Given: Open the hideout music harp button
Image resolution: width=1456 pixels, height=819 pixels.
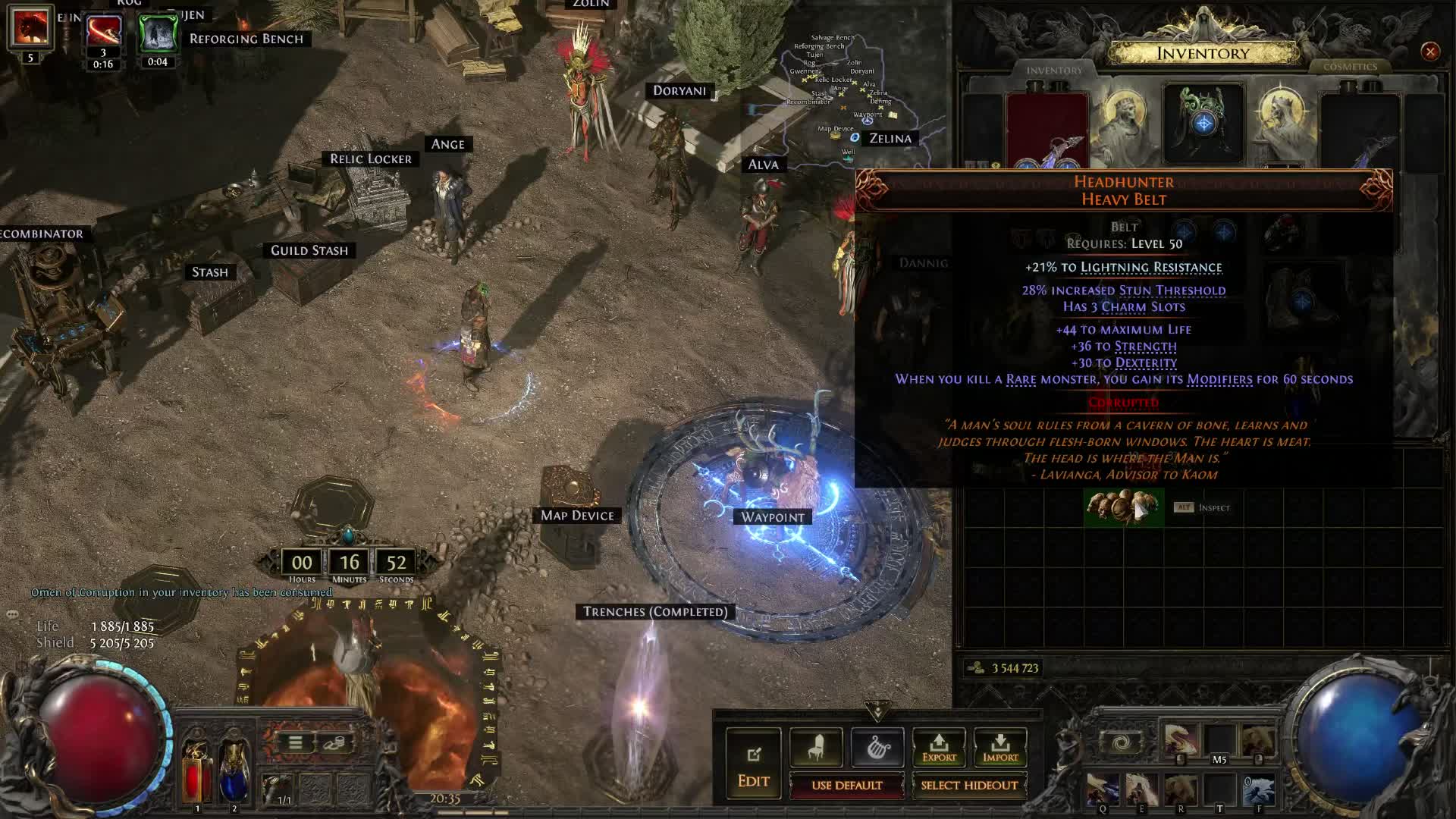Looking at the screenshot, I should coord(877,748).
